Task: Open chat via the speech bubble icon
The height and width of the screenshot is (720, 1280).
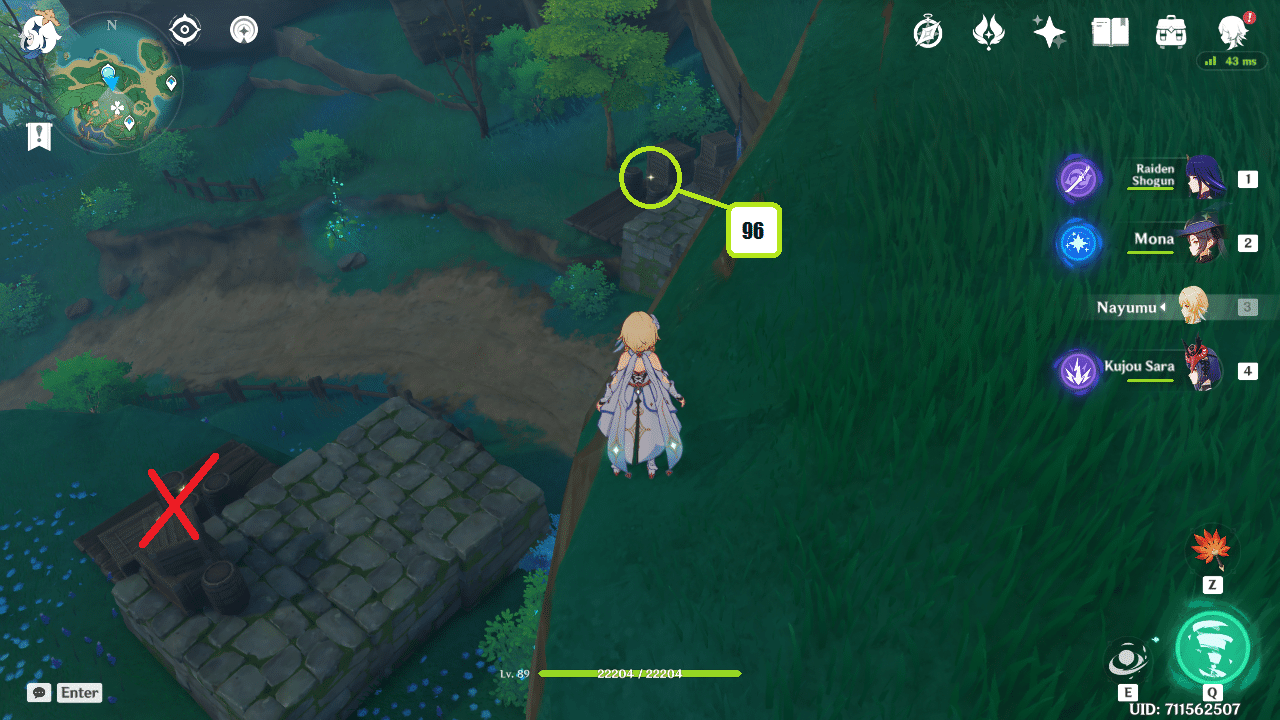Action: coord(38,692)
